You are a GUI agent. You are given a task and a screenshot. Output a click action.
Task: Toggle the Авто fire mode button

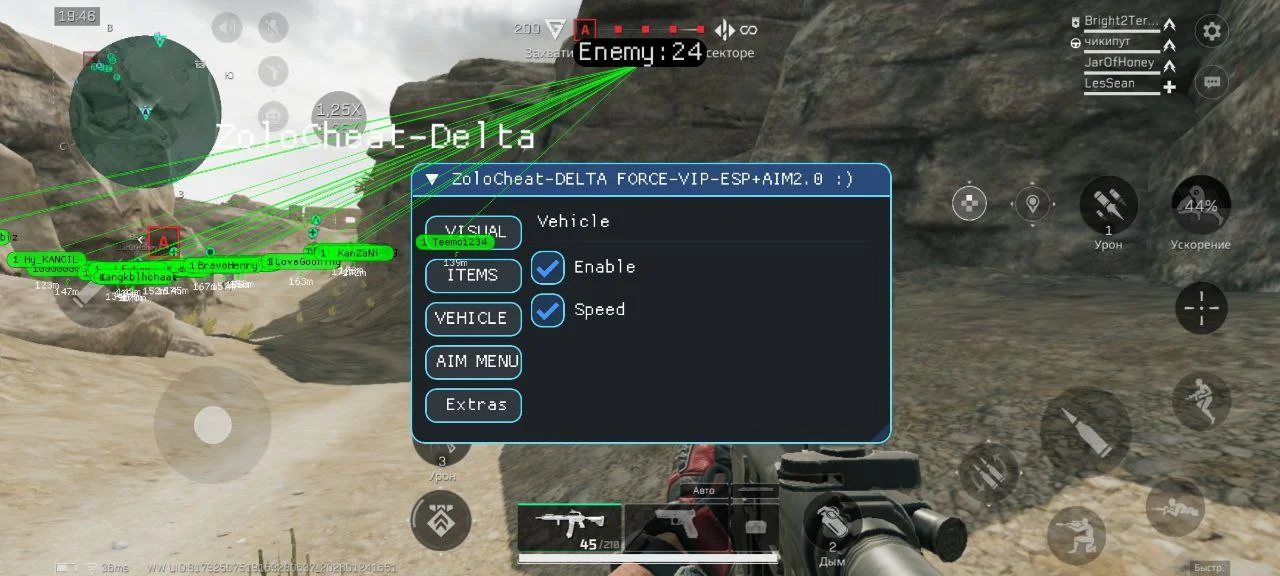tap(704, 491)
